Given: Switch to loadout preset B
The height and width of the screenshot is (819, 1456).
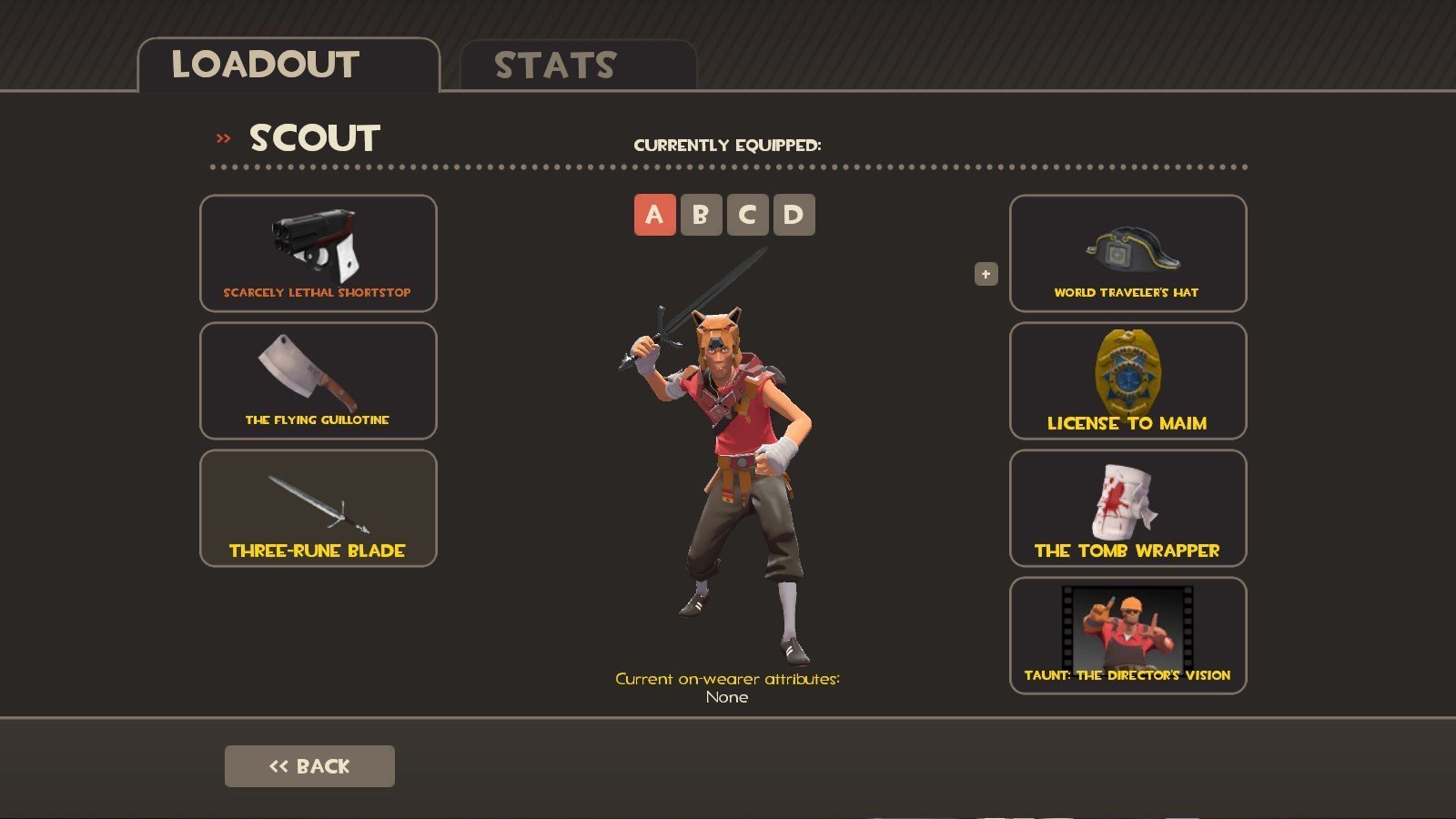Looking at the screenshot, I should pyautogui.click(x=701, y=215).
